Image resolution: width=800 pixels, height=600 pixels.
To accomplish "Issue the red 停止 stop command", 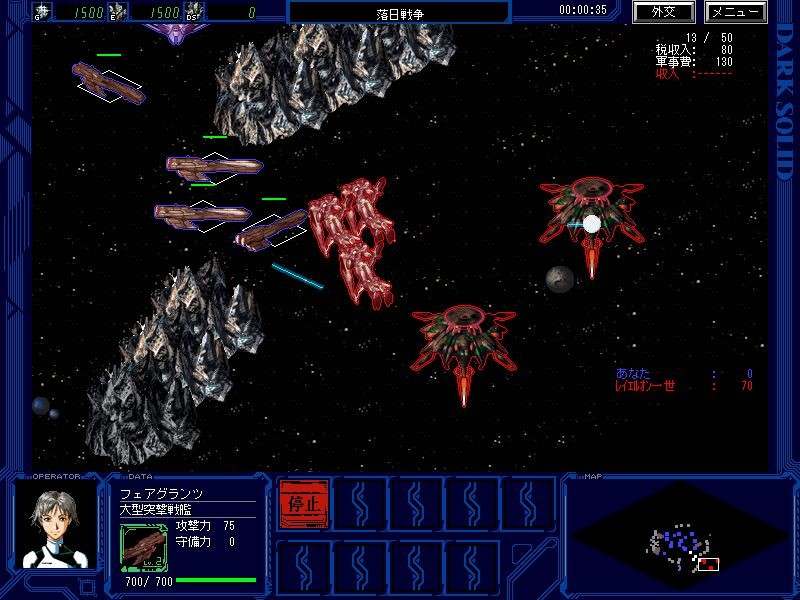I will click(x=303, y=503).
